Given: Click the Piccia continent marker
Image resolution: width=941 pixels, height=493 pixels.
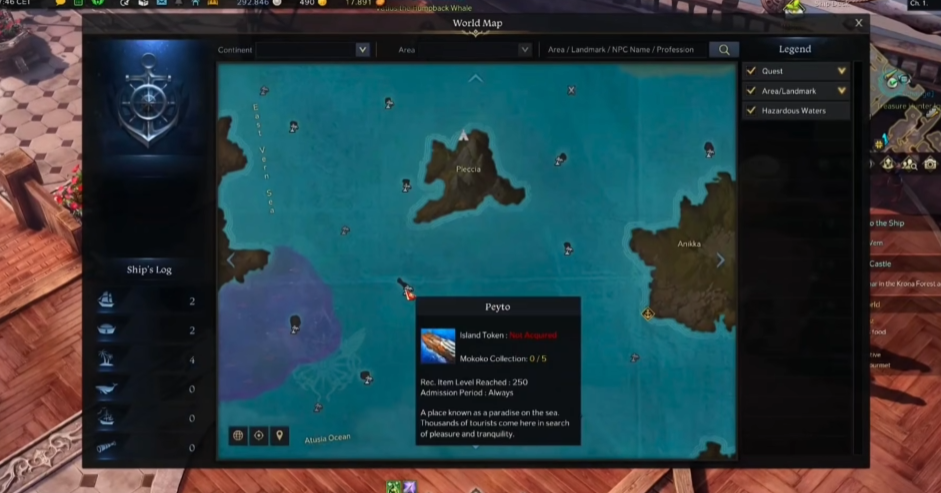Looking at the screenshot, I should tap(463, 135).
